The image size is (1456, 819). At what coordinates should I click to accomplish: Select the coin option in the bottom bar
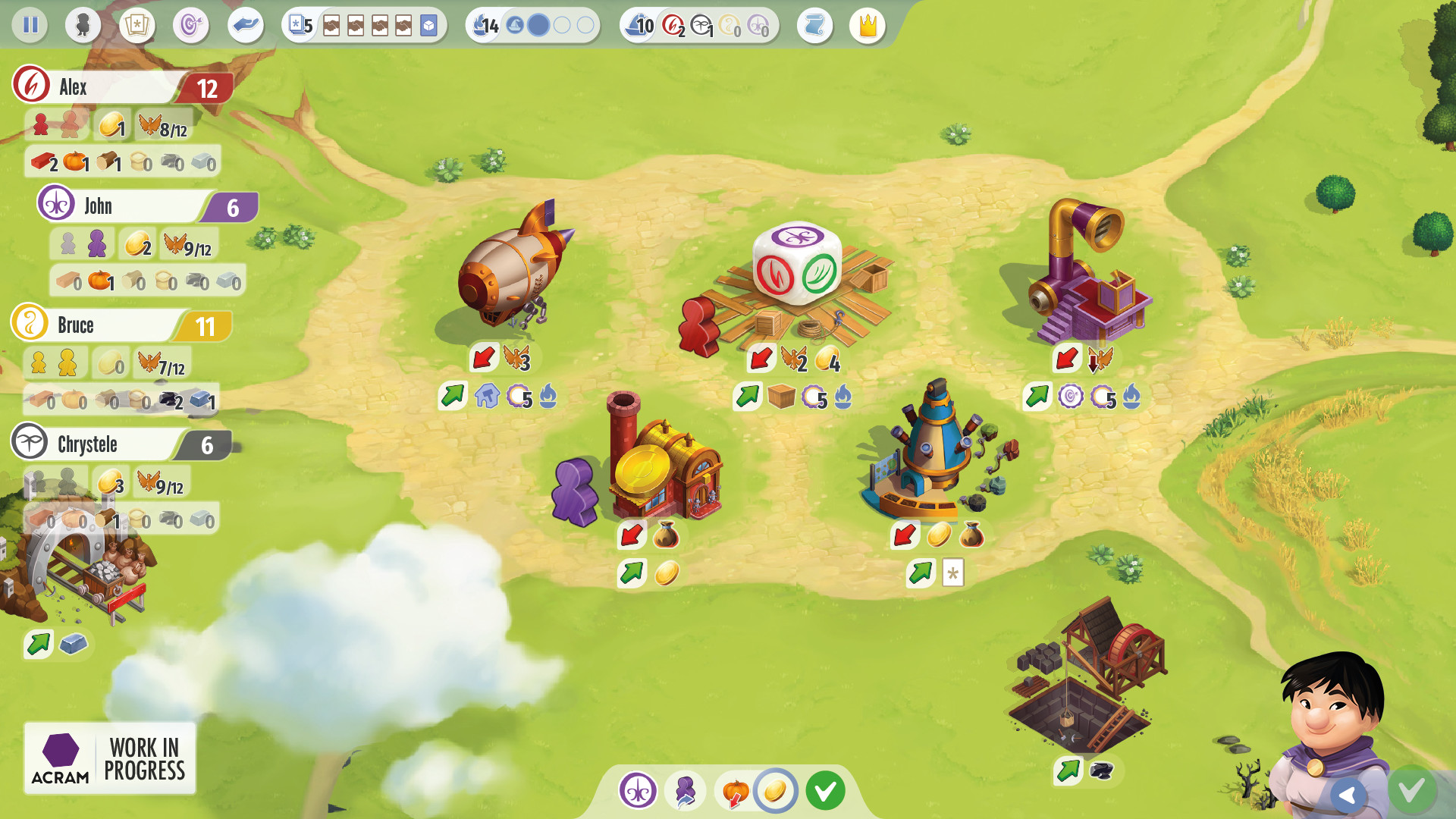[x=775, y=790]
